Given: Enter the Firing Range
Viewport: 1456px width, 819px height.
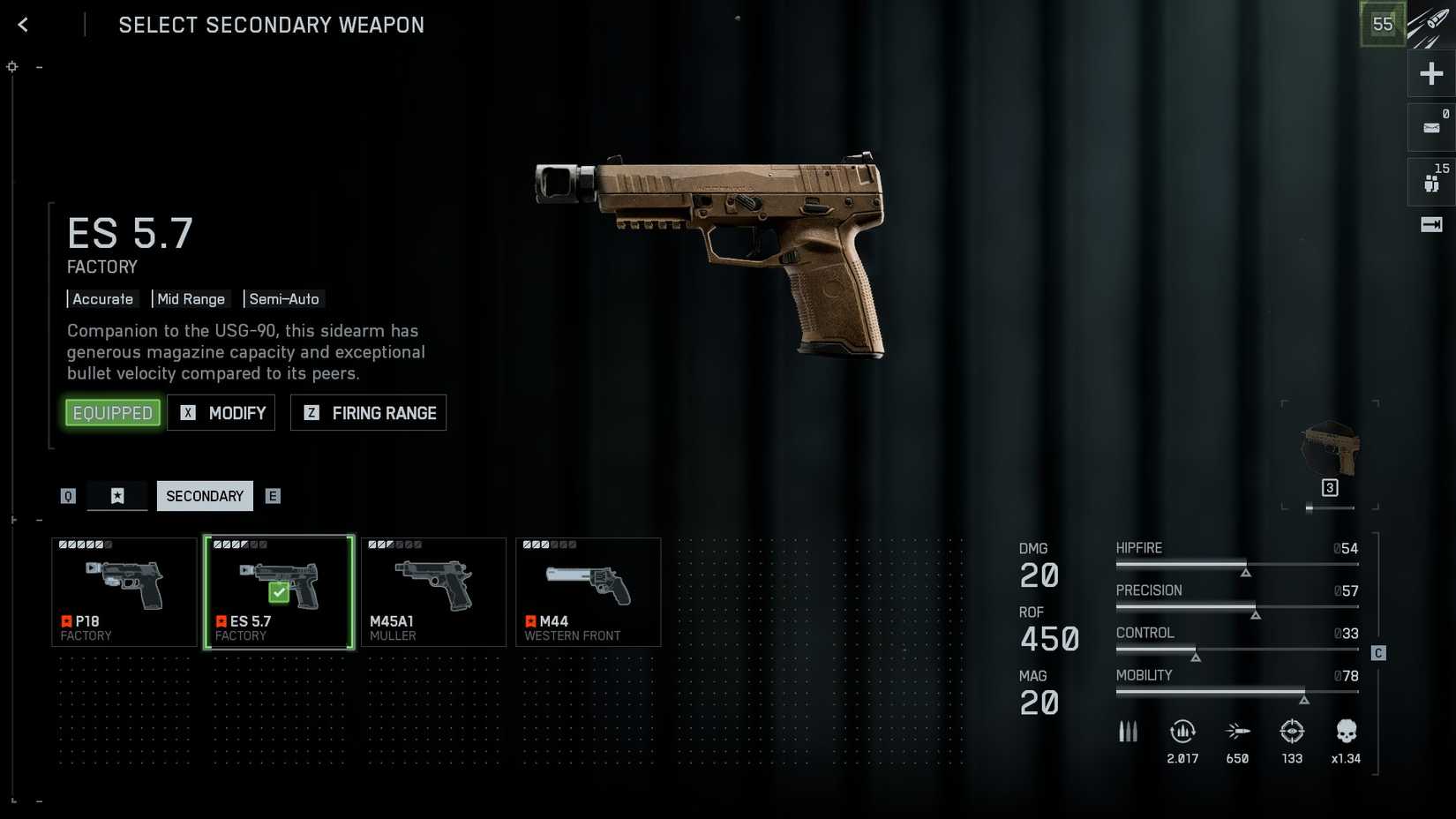Looking at the screenshot, I should (368, 413).
